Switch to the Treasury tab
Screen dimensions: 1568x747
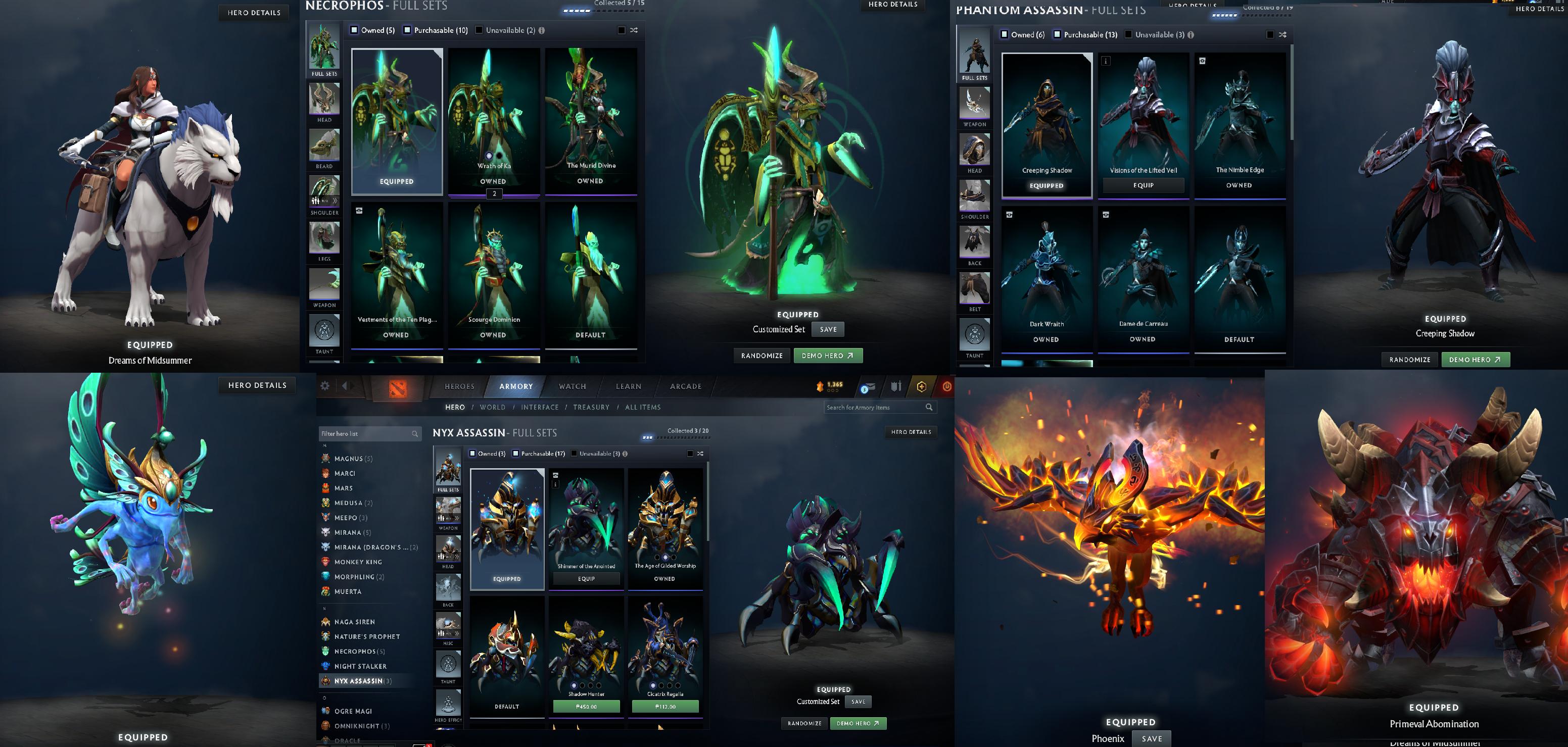pos(592,407)
